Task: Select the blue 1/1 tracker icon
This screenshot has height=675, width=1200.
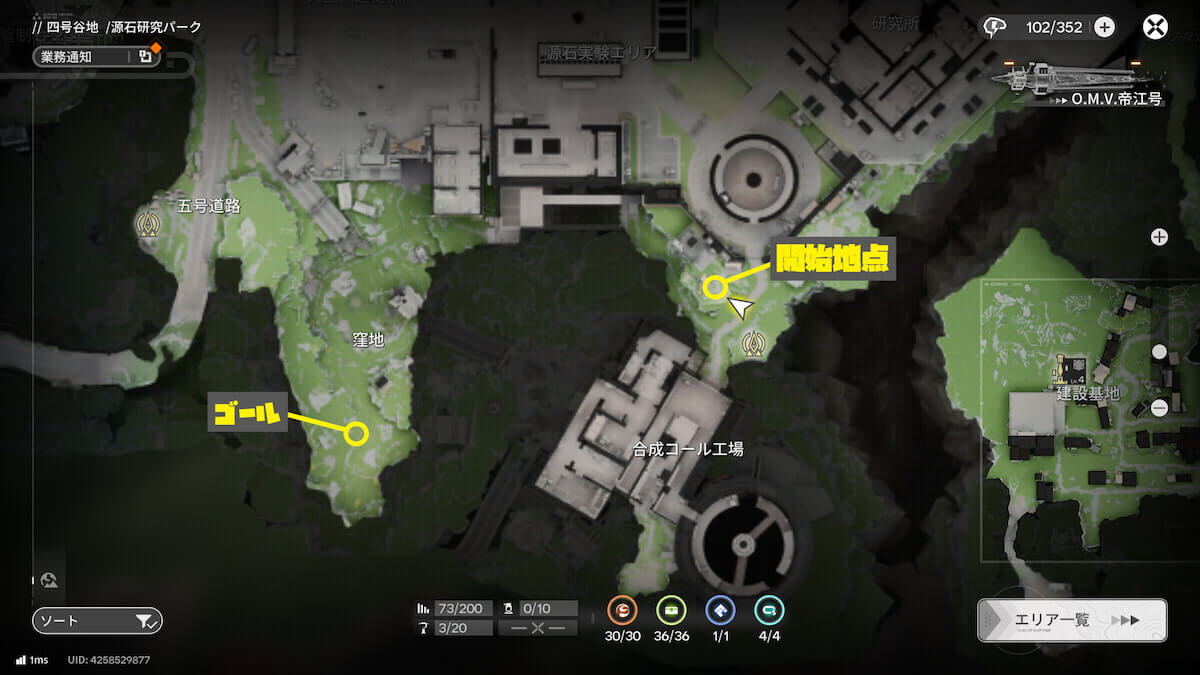Action: (x=720, y=609)
